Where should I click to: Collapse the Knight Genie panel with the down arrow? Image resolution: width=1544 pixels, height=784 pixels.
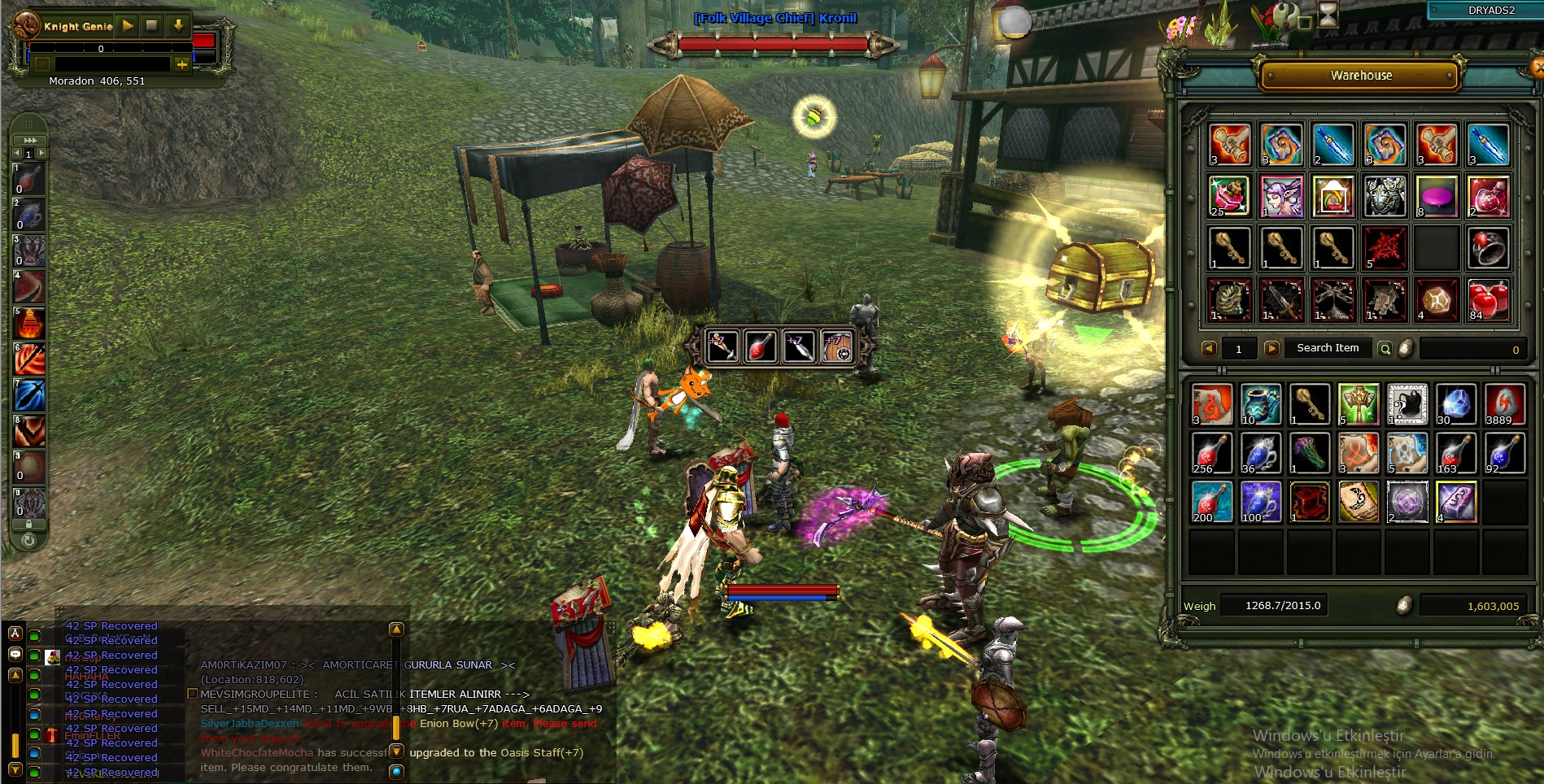tap(178, 25)
